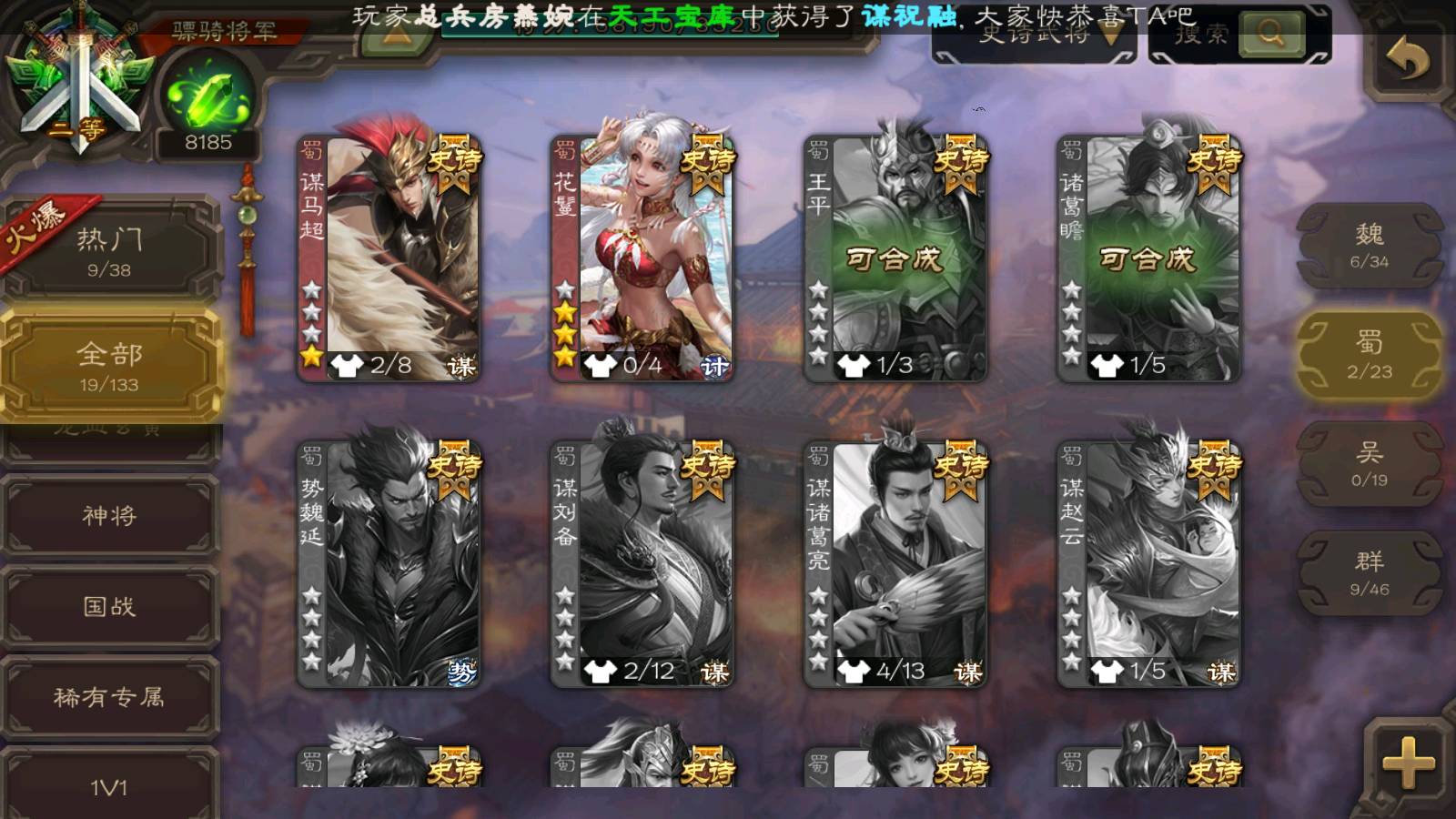
Task: Select the 蜀 faction filter
Action: [1369, 355]
